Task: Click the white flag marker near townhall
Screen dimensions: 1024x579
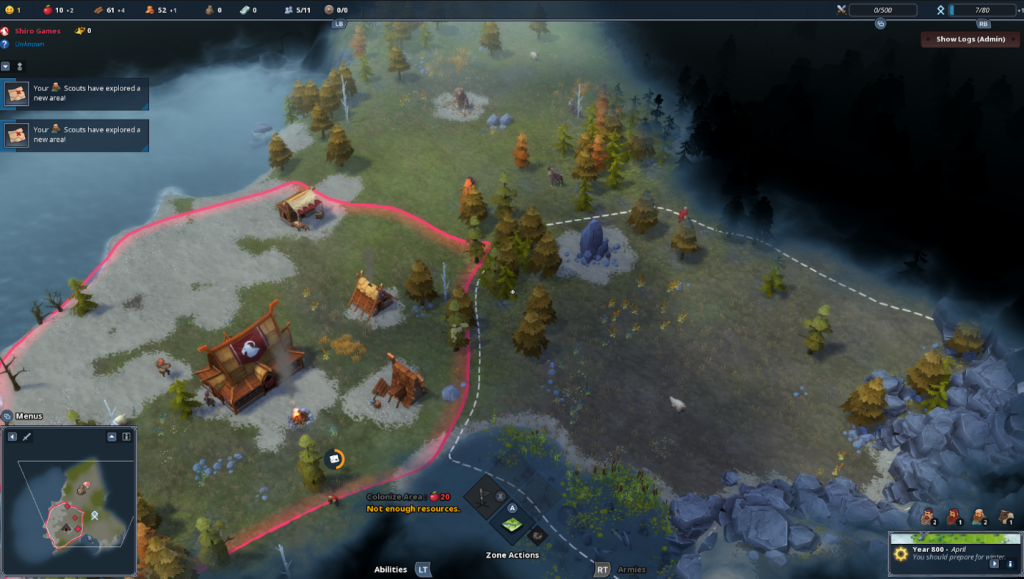Action: point(335,459)
